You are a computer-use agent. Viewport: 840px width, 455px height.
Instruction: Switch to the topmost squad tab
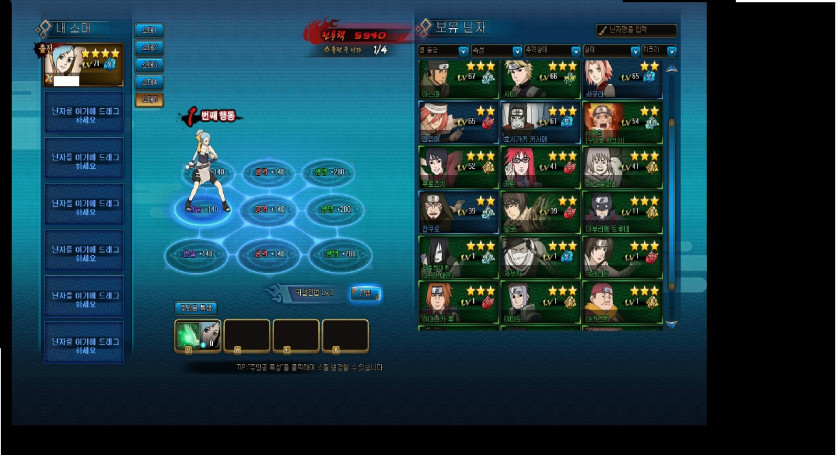(x=148, y=30)
